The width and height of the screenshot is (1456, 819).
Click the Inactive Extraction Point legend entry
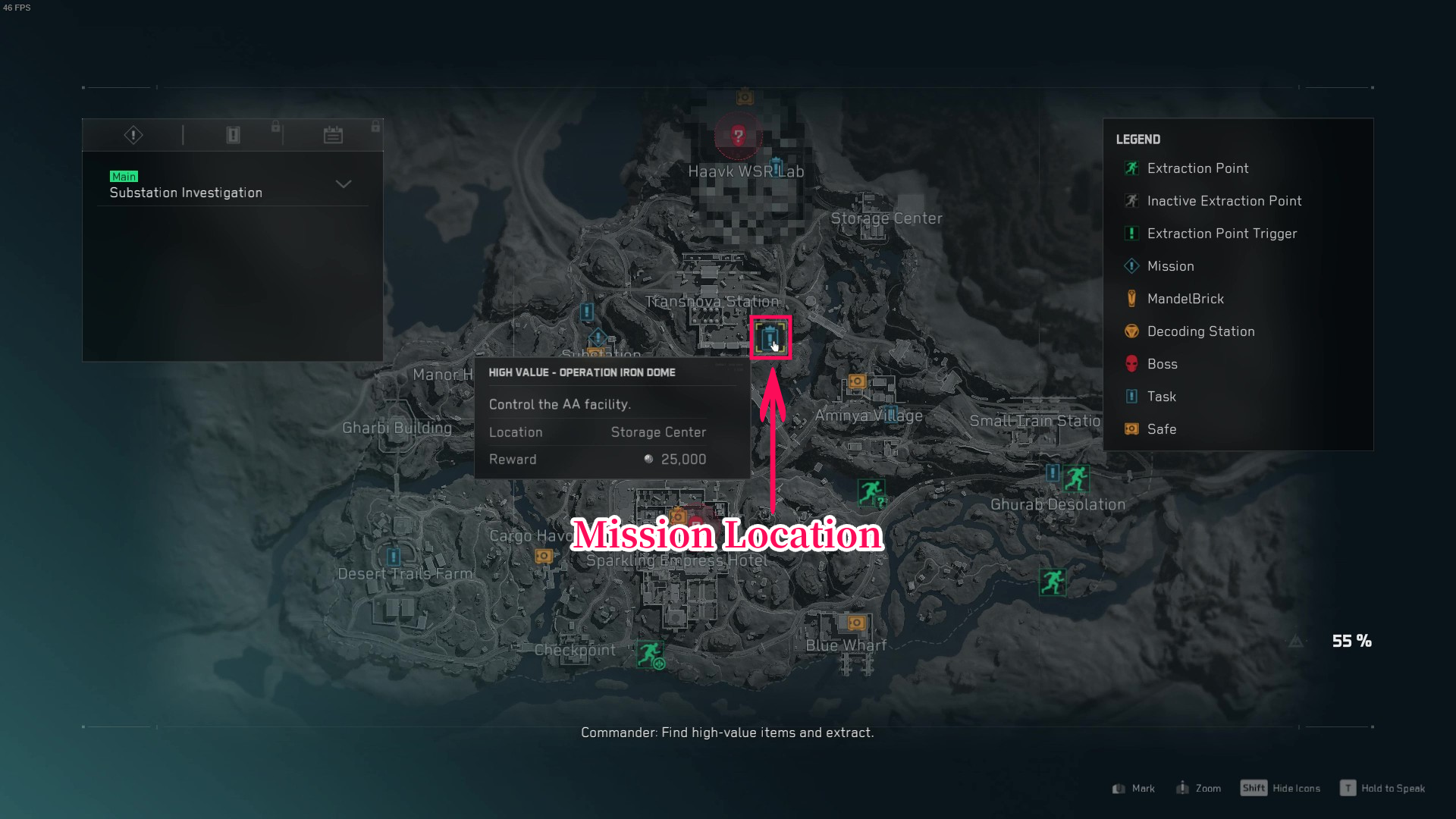pos(1131,201)
